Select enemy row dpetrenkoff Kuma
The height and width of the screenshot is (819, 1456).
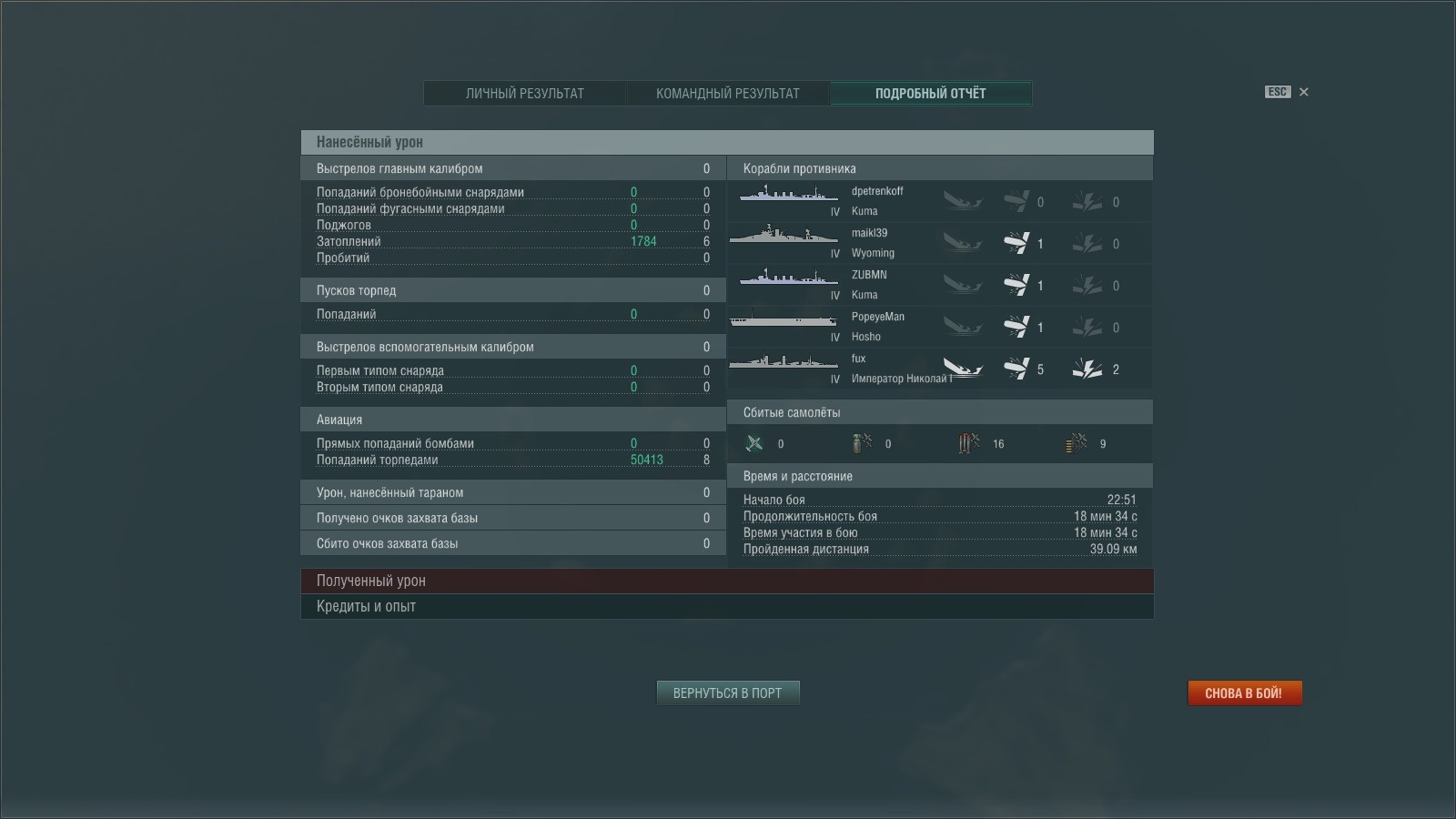click(939, 201)
